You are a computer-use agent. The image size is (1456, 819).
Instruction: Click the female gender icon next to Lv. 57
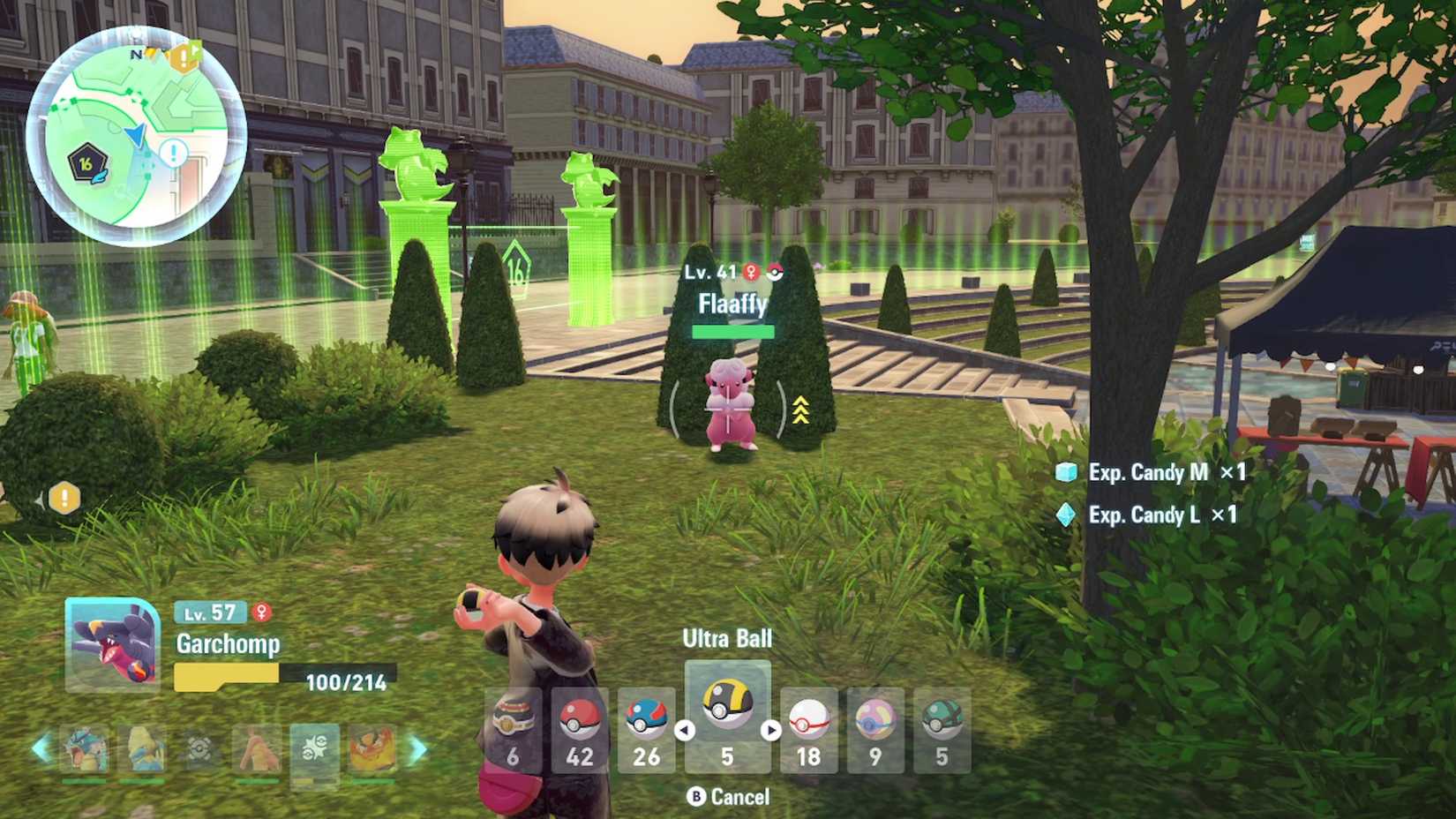pos(263,611)
